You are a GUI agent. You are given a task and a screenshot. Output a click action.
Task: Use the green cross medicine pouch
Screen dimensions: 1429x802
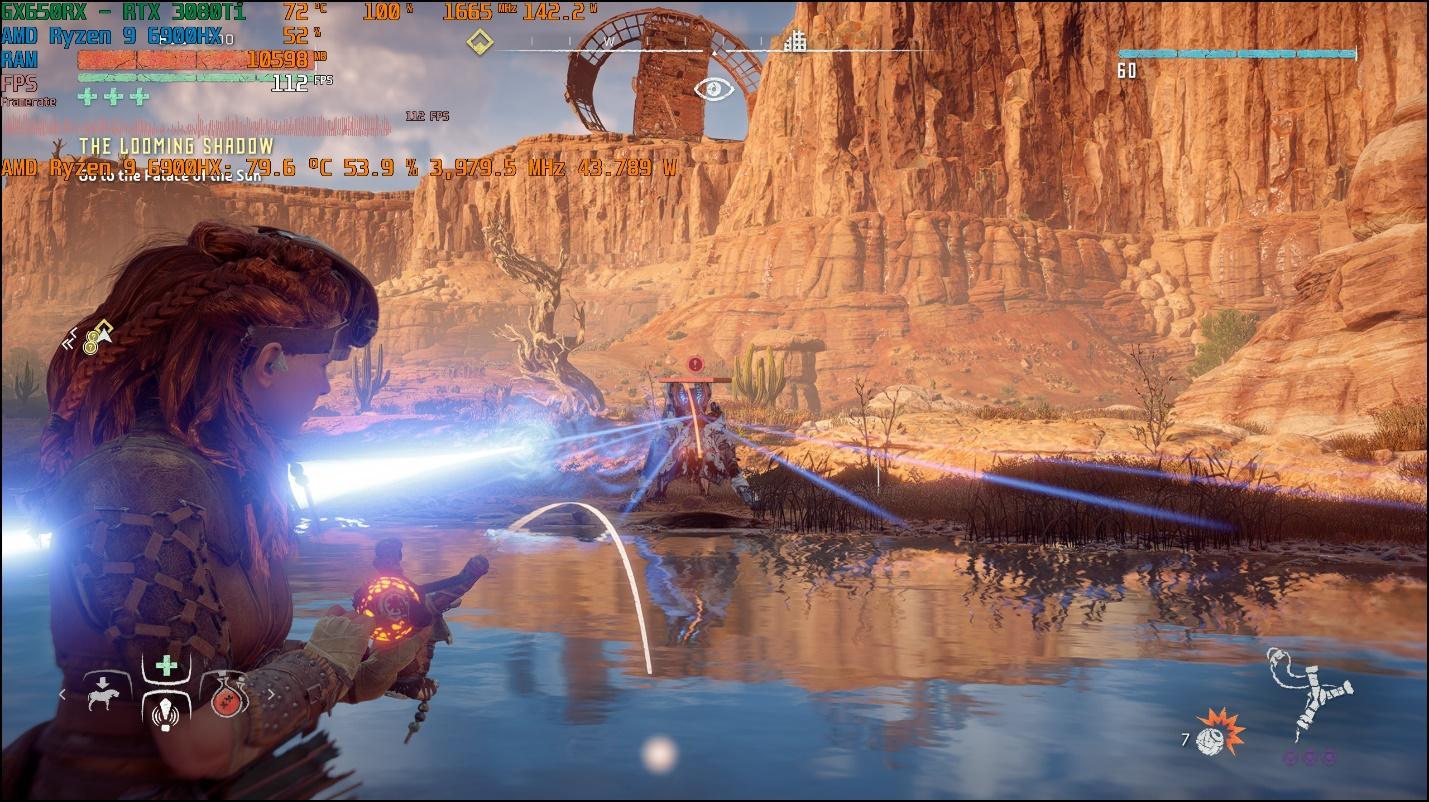point(166,666)
